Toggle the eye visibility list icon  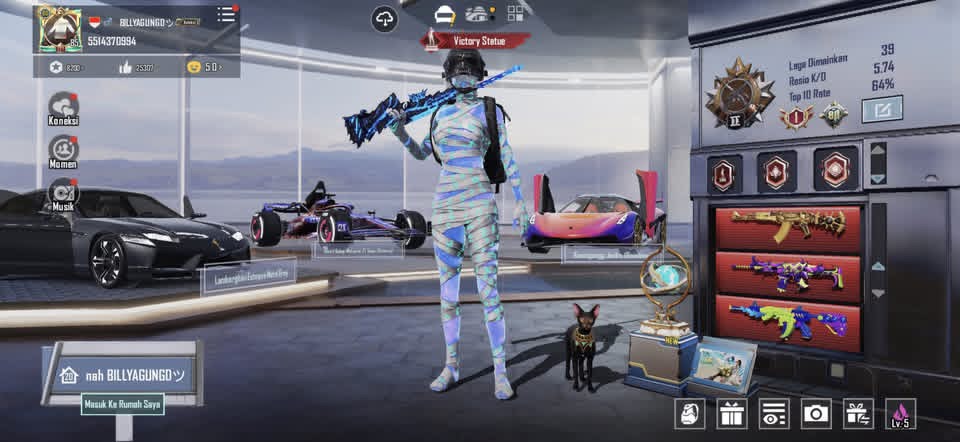coord(773,412)
